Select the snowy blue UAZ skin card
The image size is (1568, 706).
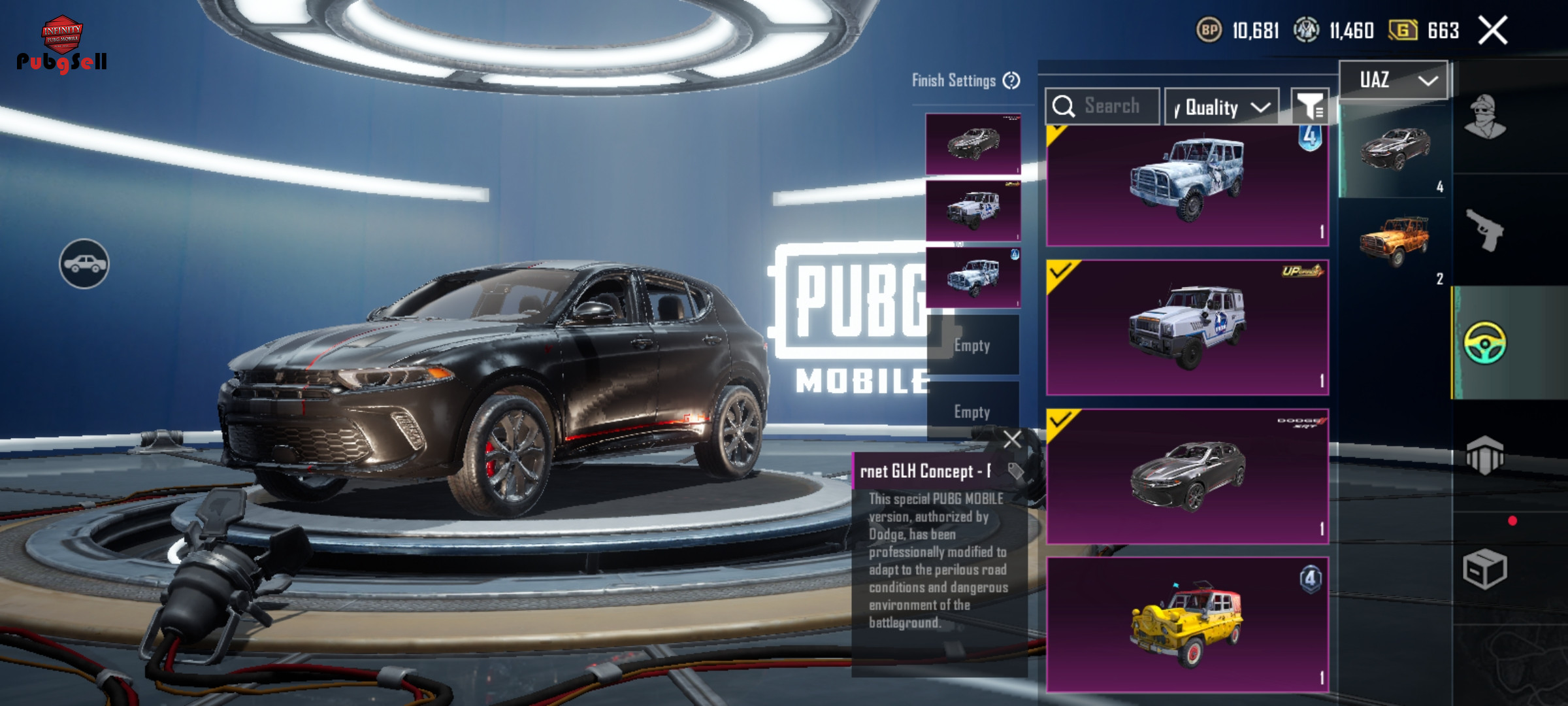coord(1187,185)
